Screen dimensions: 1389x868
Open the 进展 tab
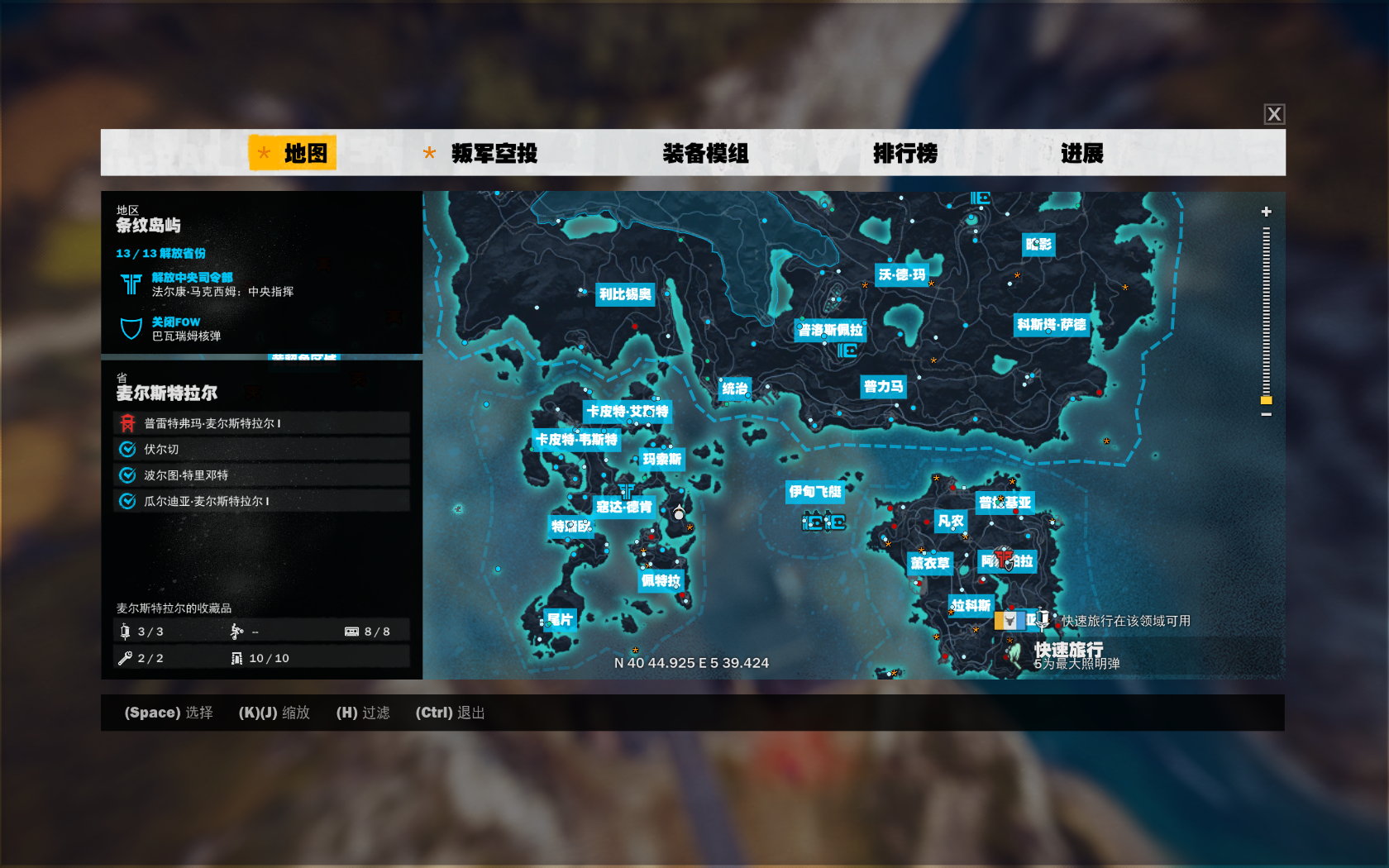click(x=1081, y=153)
